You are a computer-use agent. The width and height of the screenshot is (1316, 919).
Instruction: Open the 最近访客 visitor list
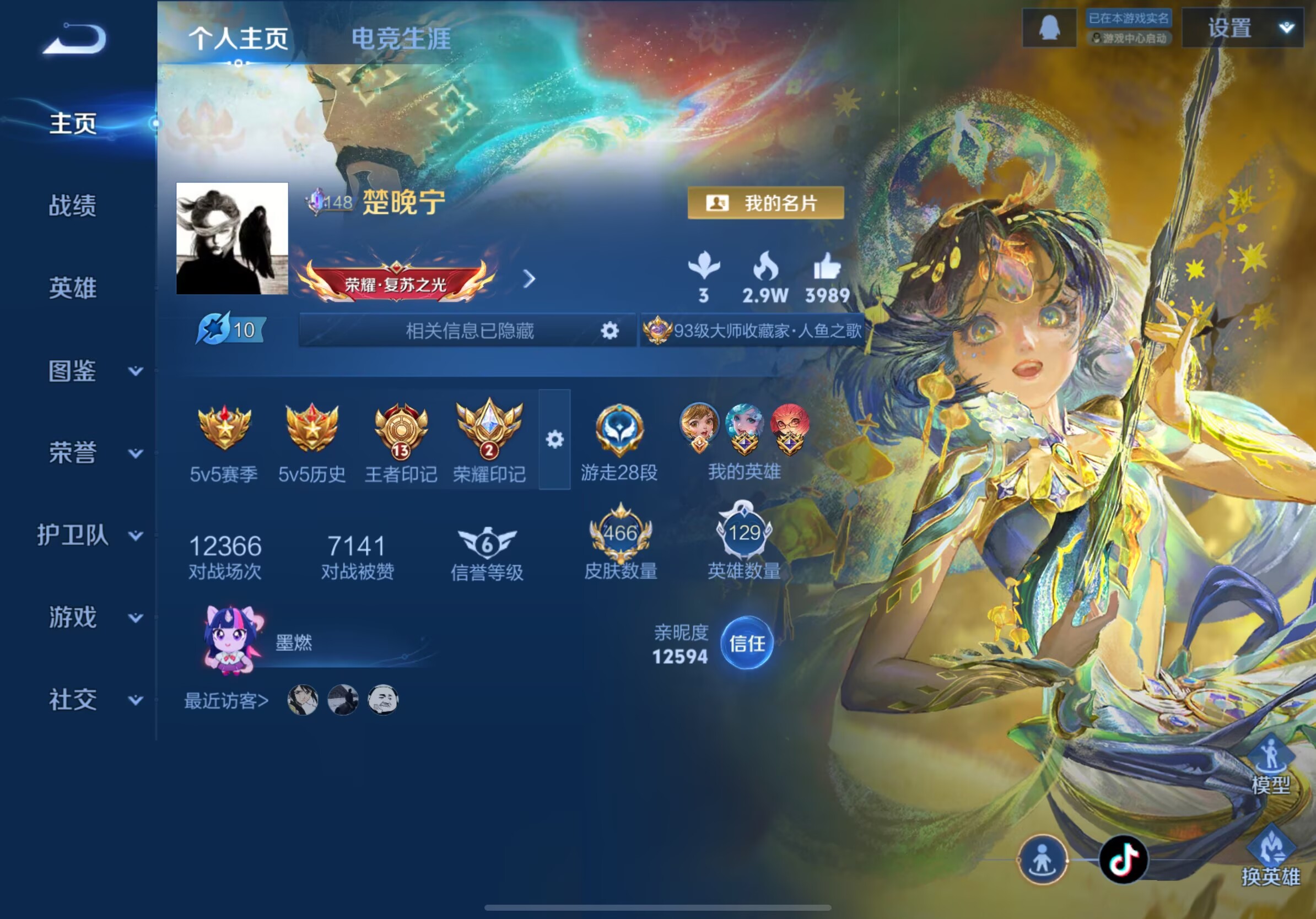coord(226,701)
